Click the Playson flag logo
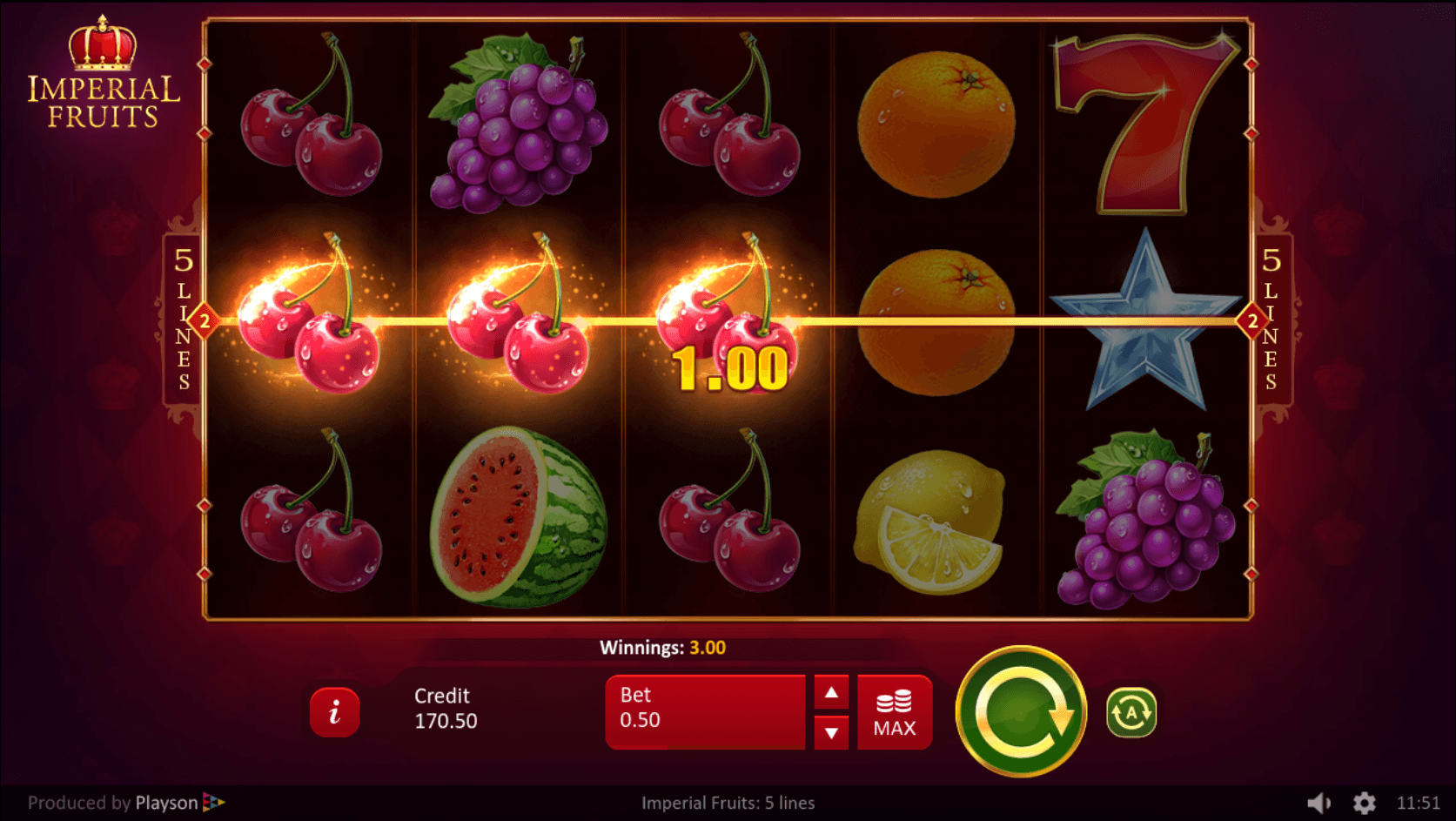The image size is (1456, 821). (215, 803)
